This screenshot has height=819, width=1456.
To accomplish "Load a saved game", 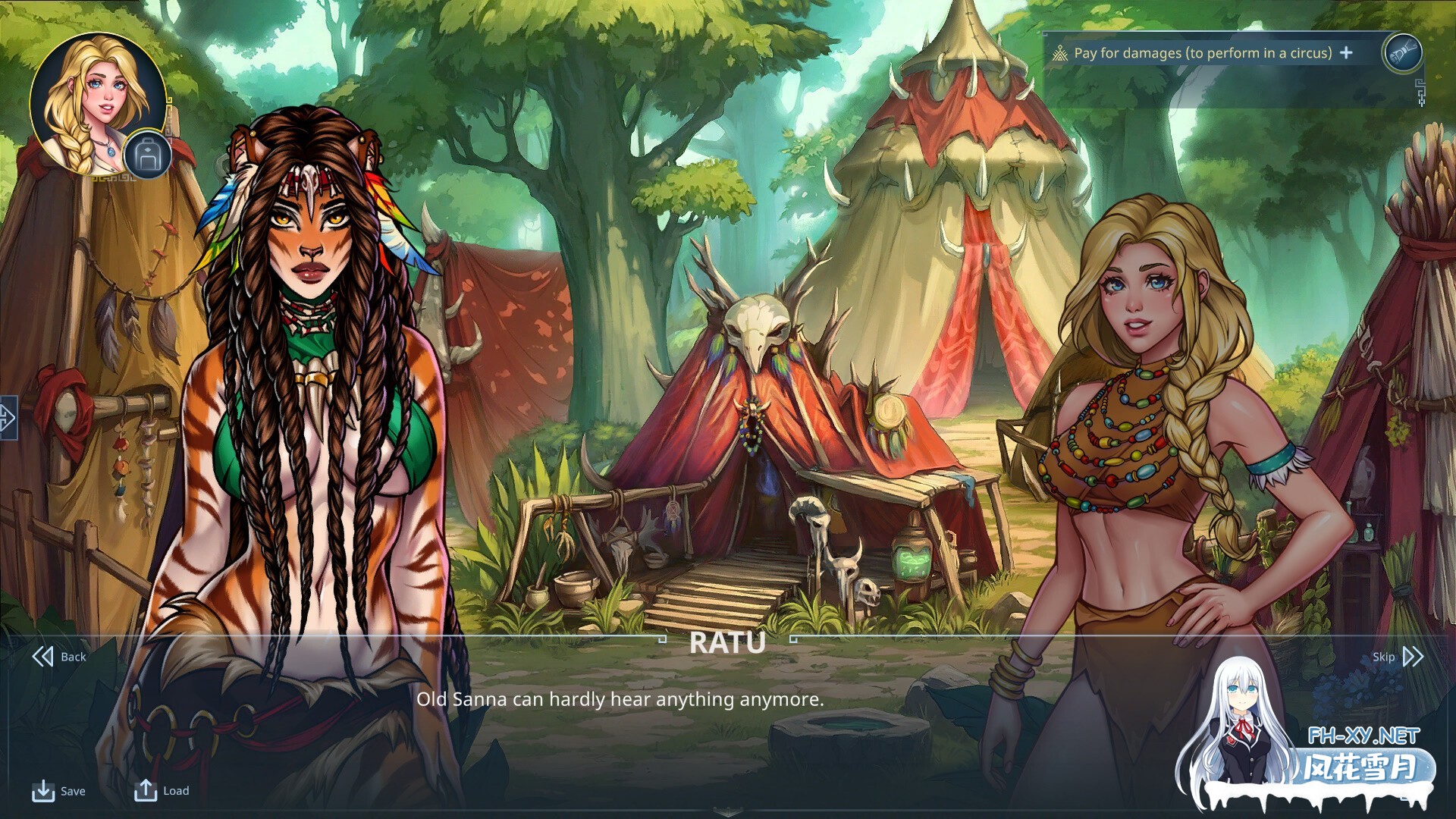I will tap(162, 790).
